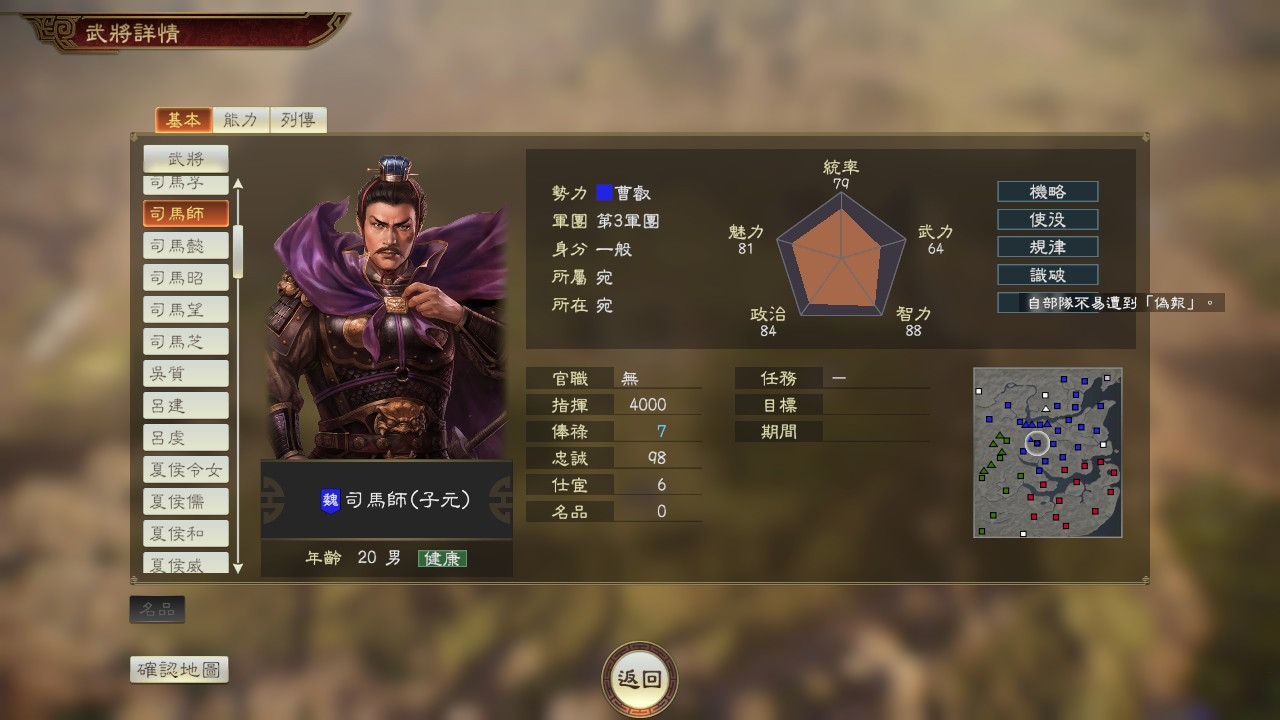Select officer 司馬懿 from the list
Image resolution: width=1280 pixels, height=720 pixels.
tap(185, 245)
